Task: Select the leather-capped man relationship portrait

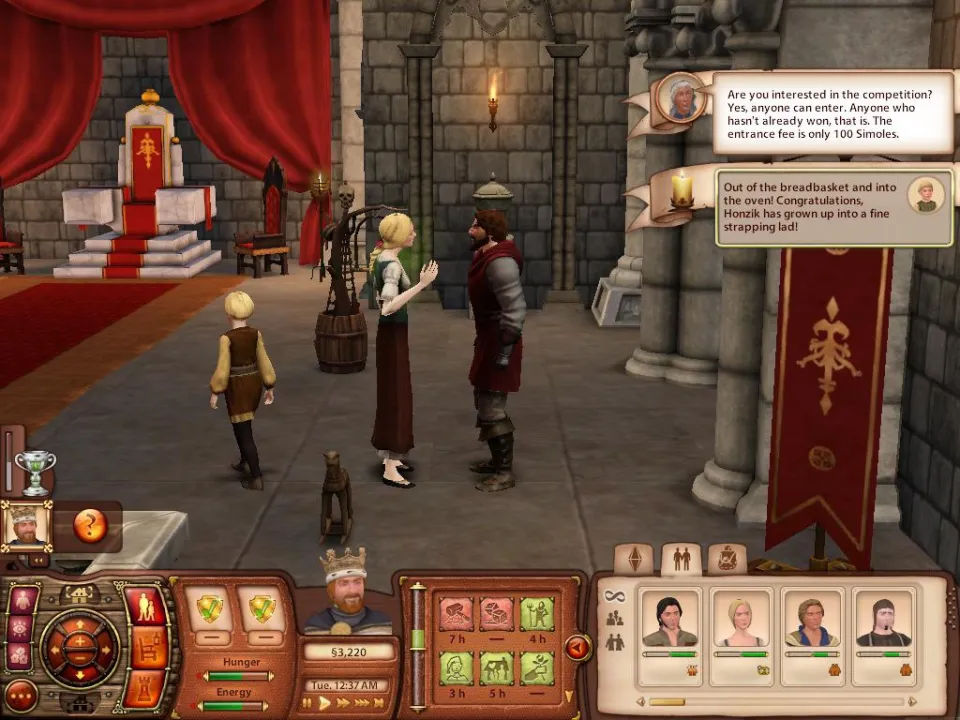Action: point(884,620)
